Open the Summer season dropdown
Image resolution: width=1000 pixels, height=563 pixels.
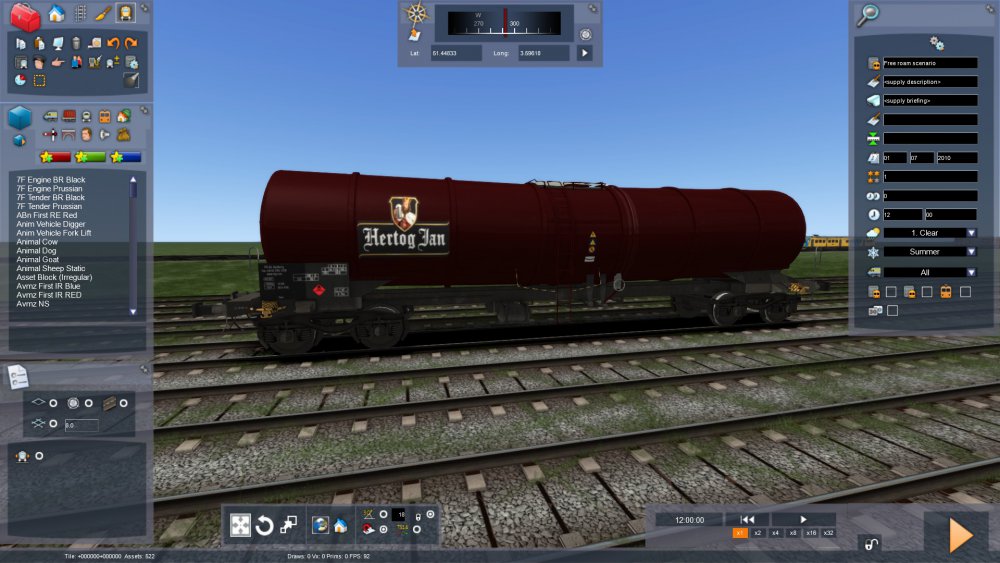point(971,252)
